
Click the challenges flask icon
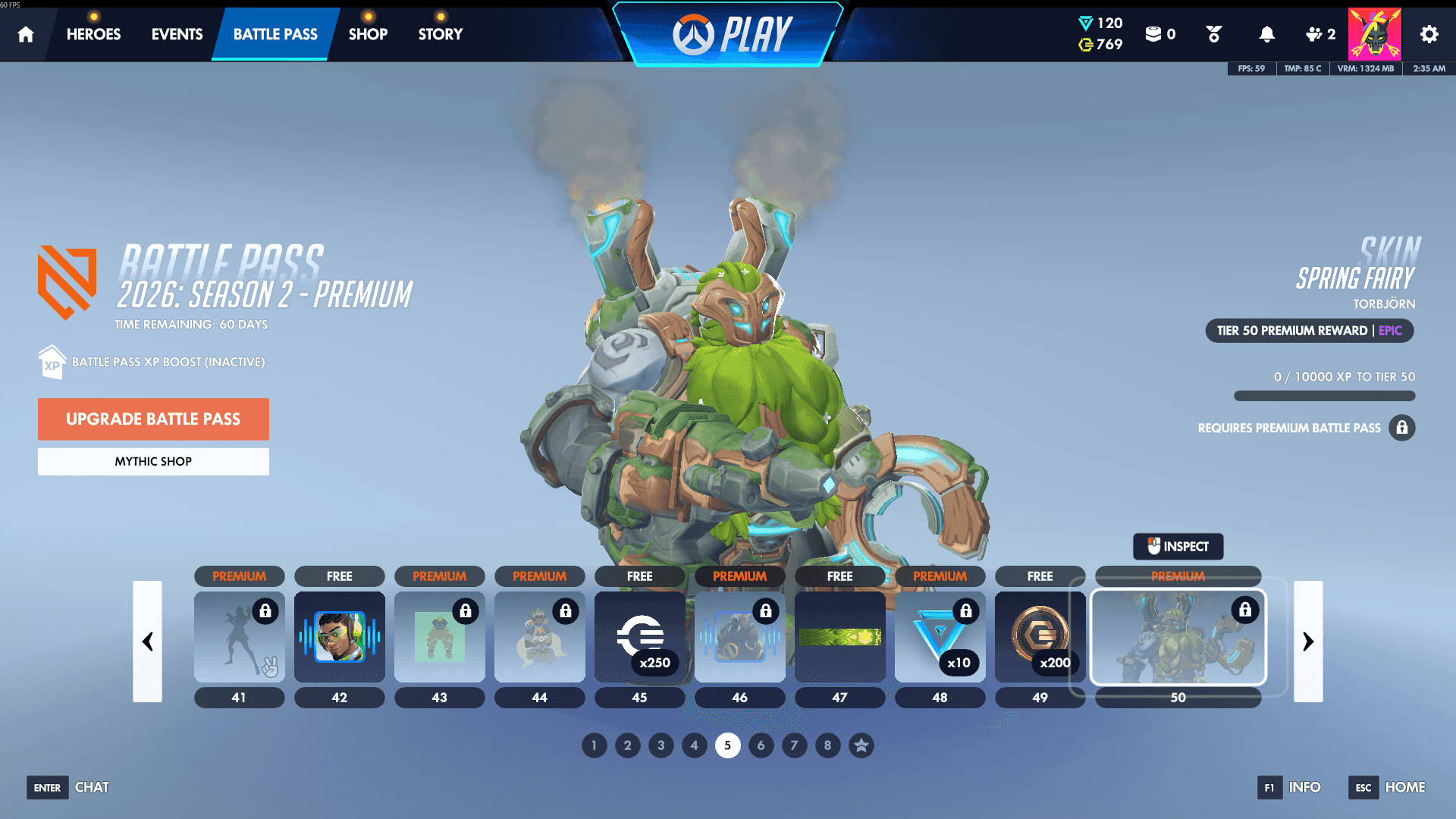pyautogui.click(x=1213, y=34)
